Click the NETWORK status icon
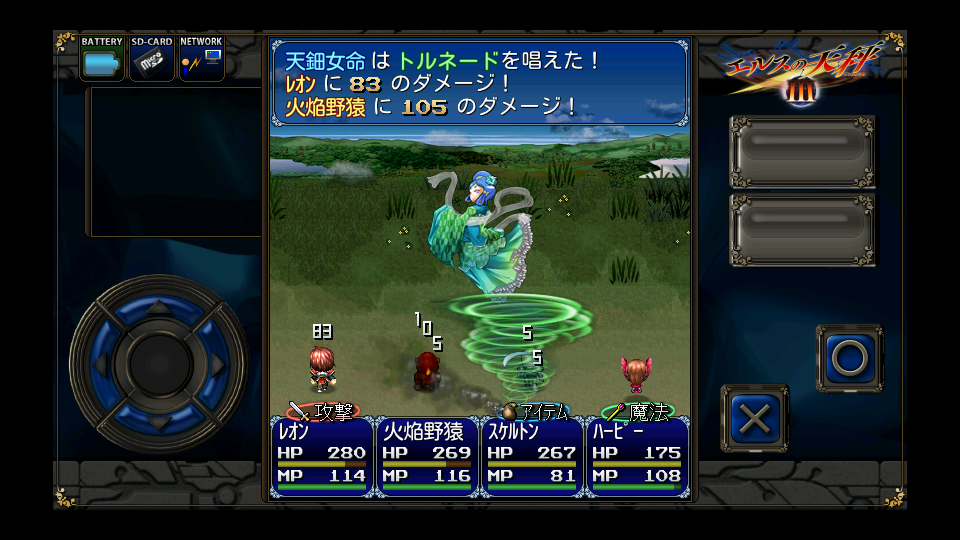This screenshot has width=960, height=540. [x=201, y=59]
